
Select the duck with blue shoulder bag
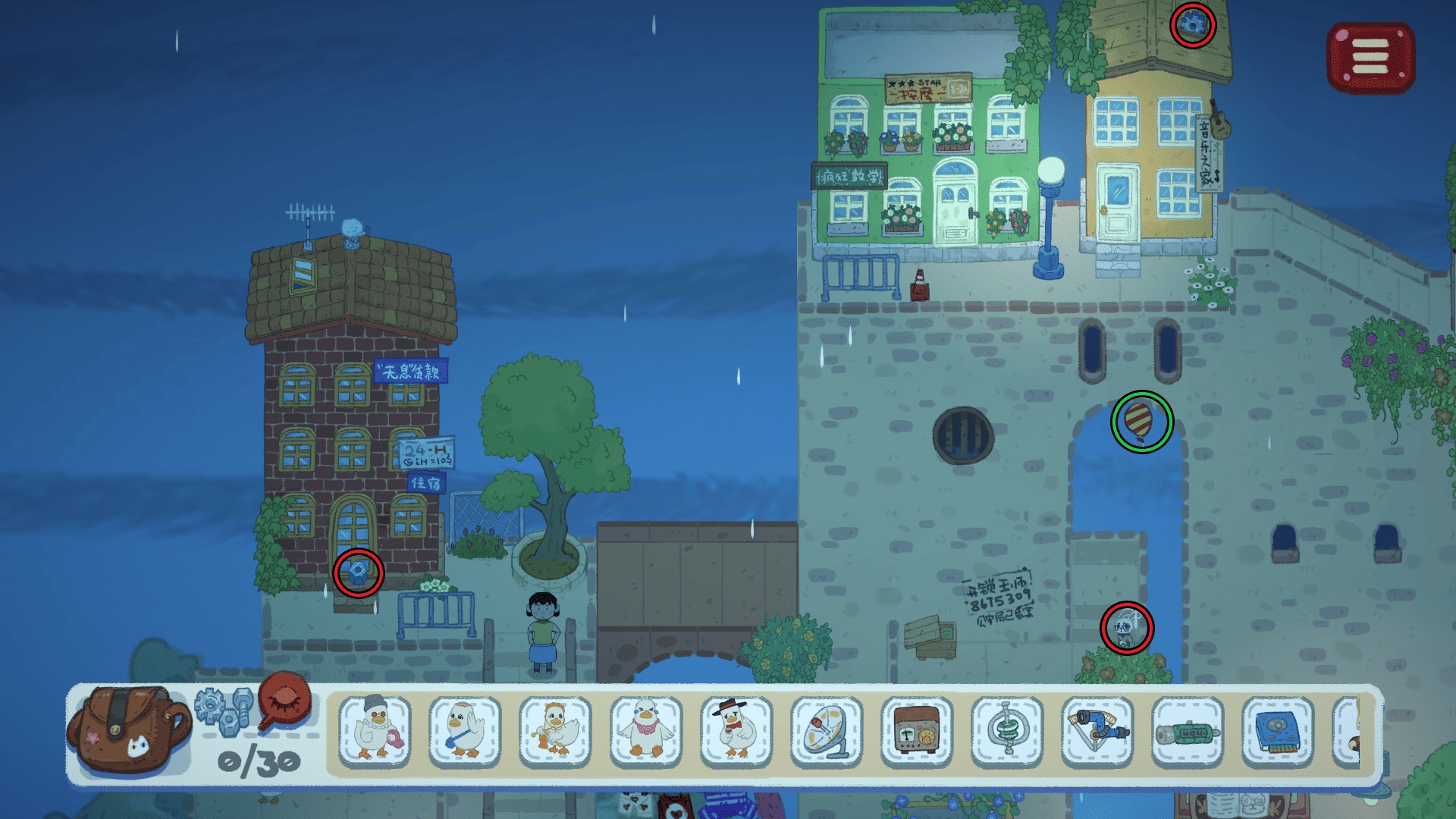(465, 730)
